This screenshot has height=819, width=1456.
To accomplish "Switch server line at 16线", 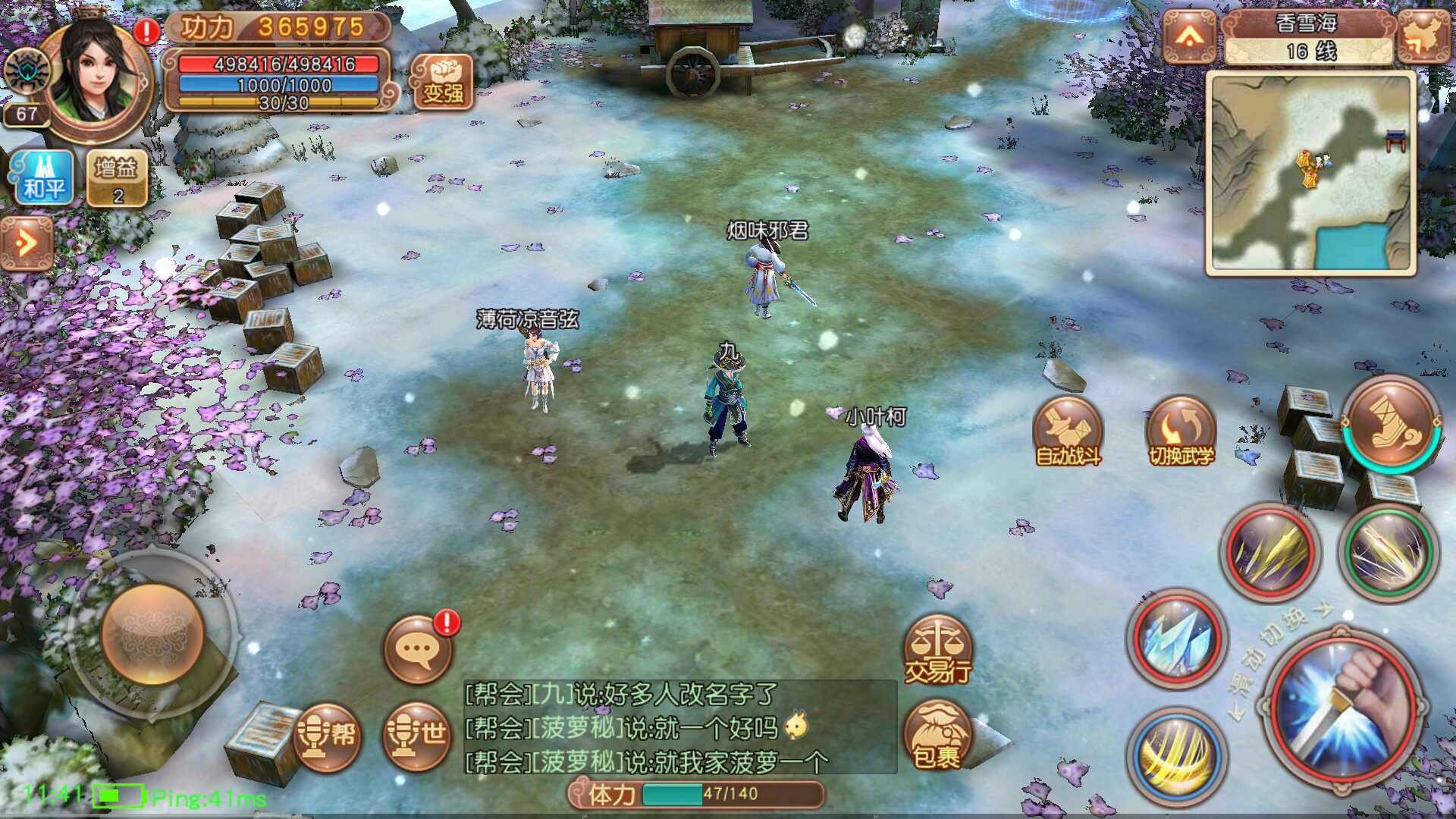I will click(1309, 52).
